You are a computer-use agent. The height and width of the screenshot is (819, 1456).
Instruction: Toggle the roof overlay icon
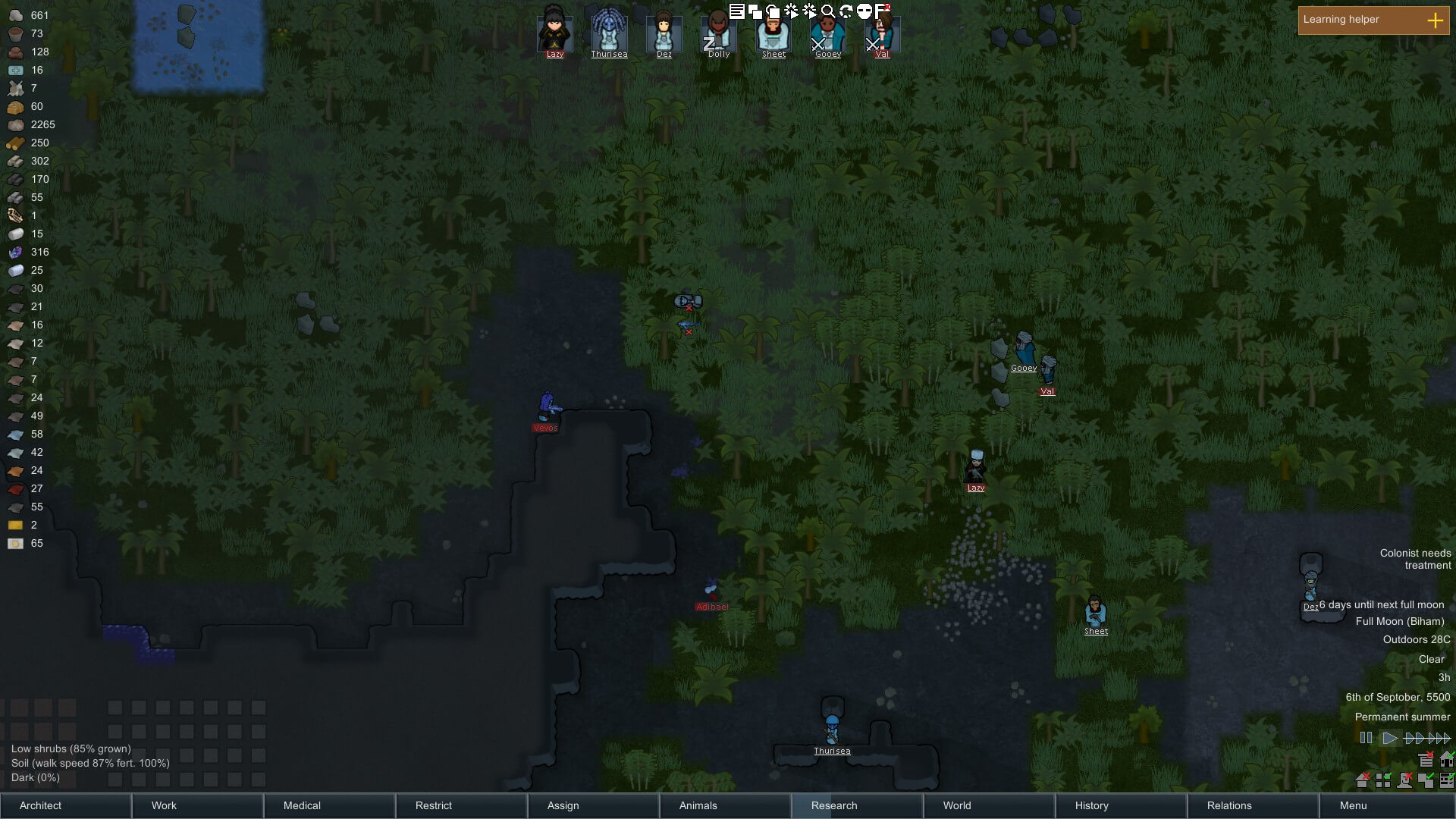[1362, 780]
